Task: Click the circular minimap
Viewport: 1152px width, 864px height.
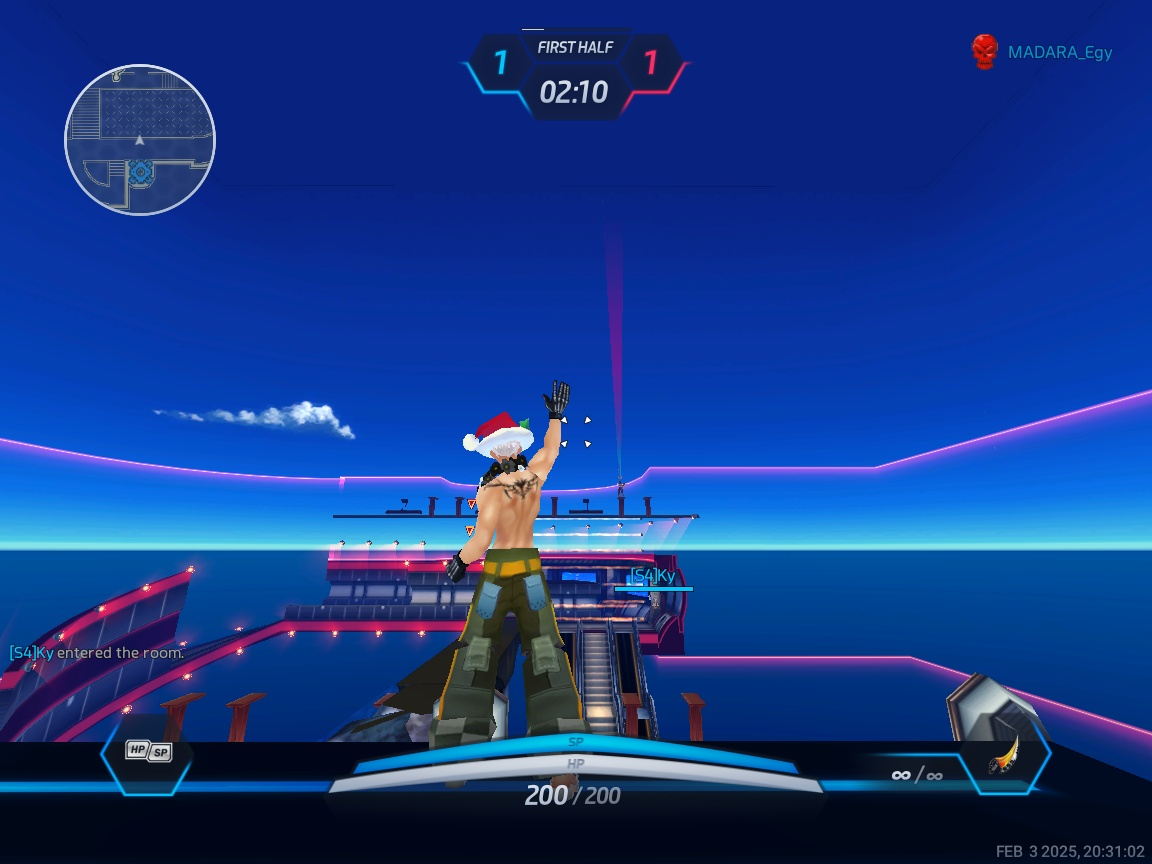Action: point(140,140)
